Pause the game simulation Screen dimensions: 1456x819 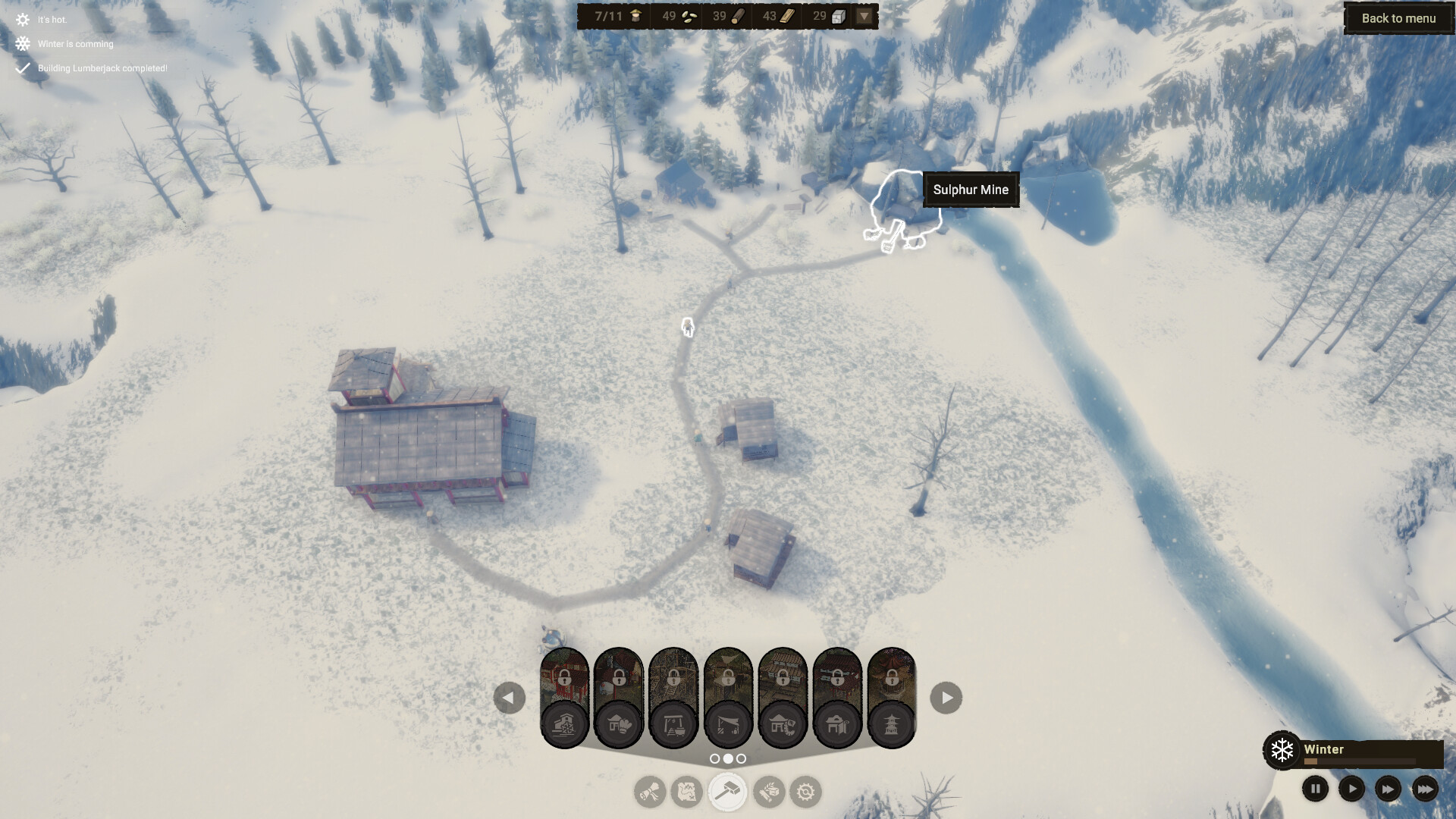point(1315,789)
